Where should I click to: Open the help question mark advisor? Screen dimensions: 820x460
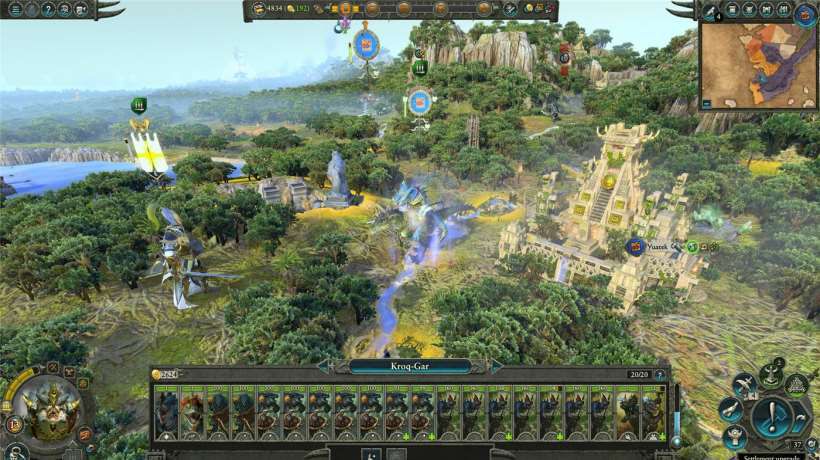coord(49,9)
